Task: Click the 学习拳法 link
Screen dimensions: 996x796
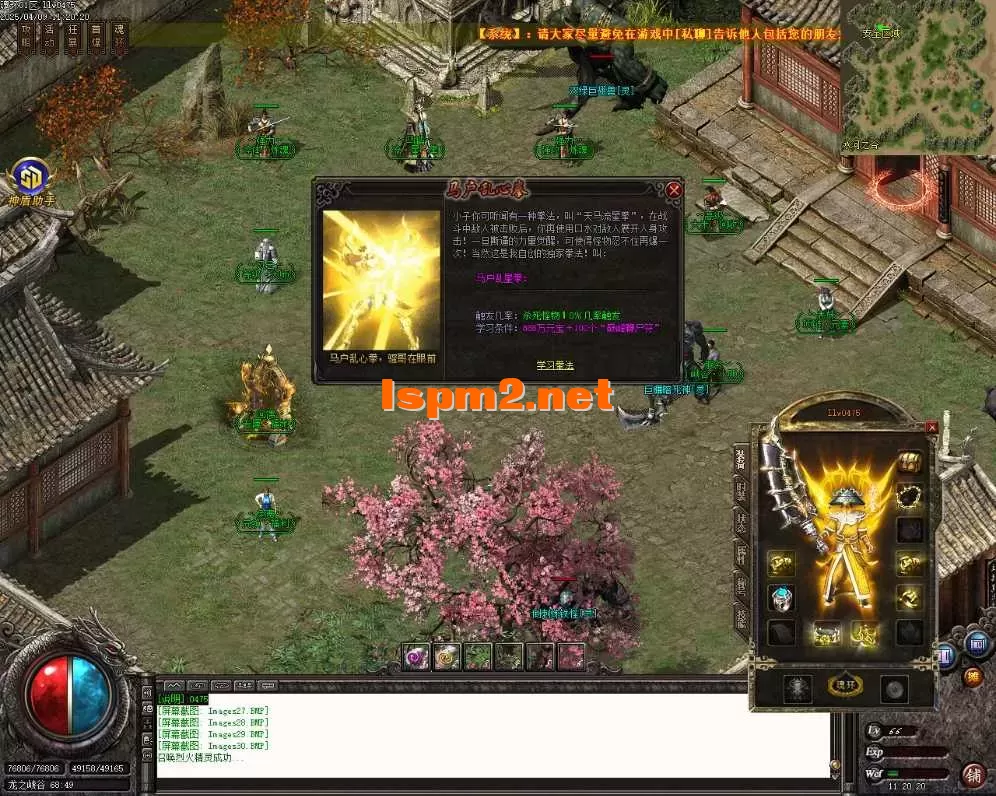Action: click(554, 365)
